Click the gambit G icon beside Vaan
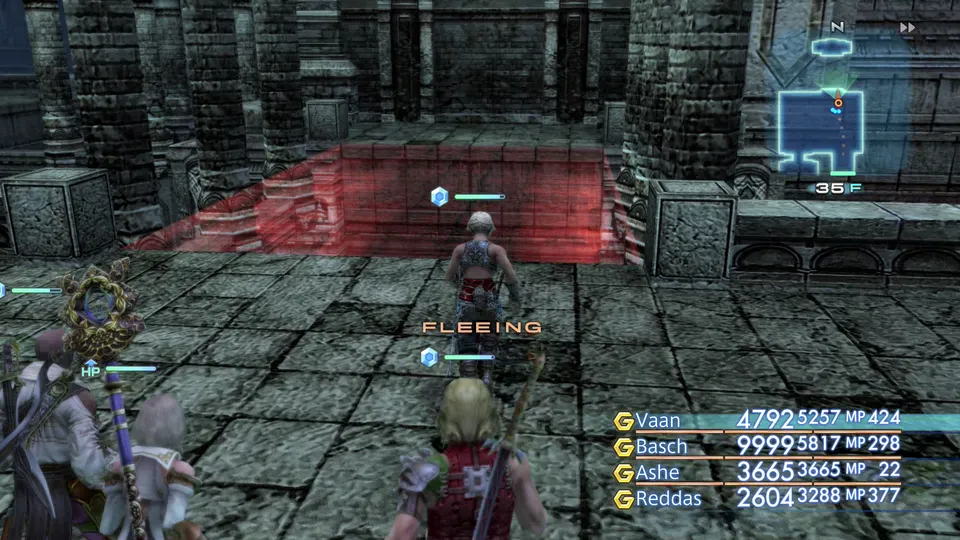The height and width of the screenshot is (540, 960). pos(624,421)
